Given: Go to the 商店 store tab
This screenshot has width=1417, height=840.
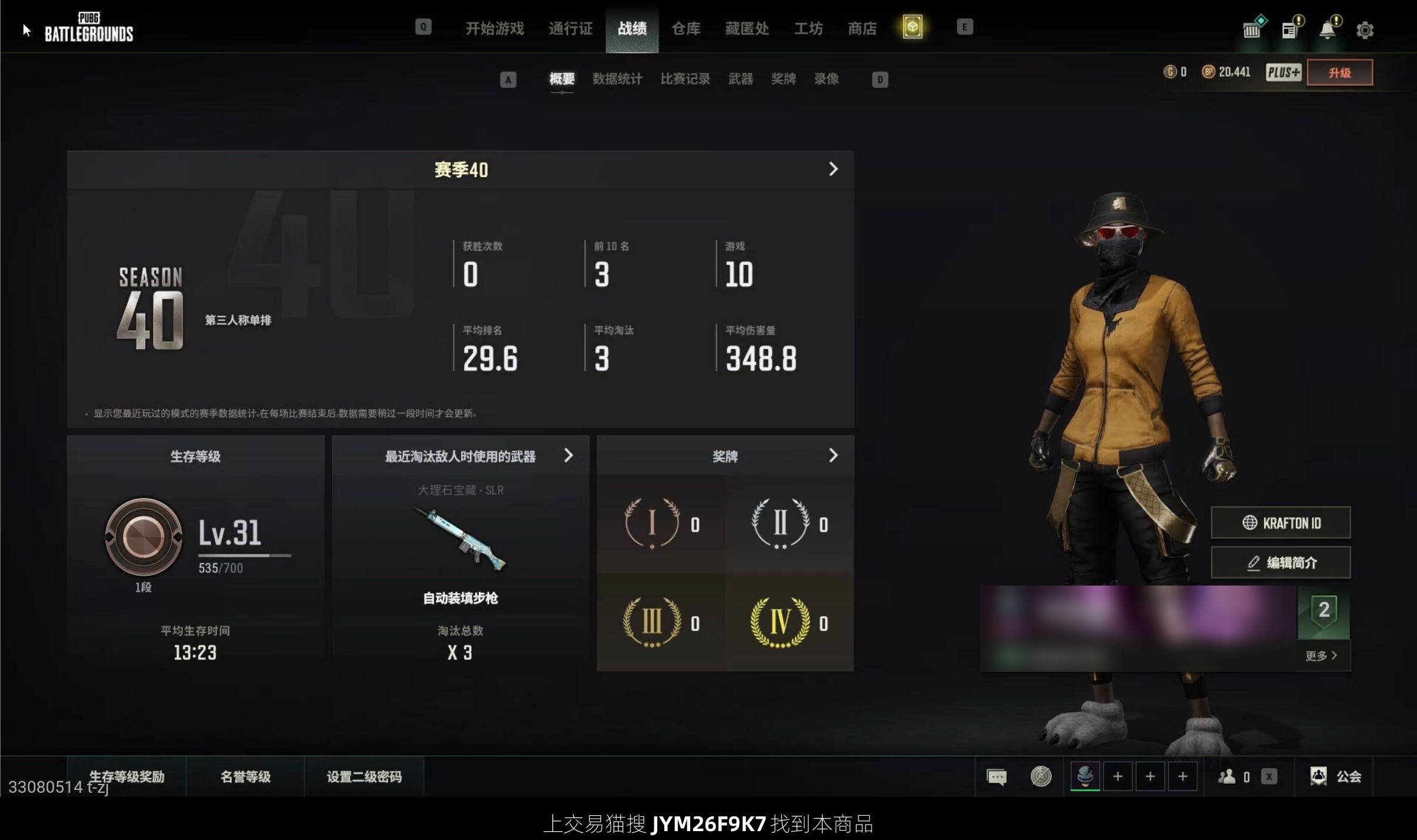Looking at the screenshot, I should tap(862, 28).
